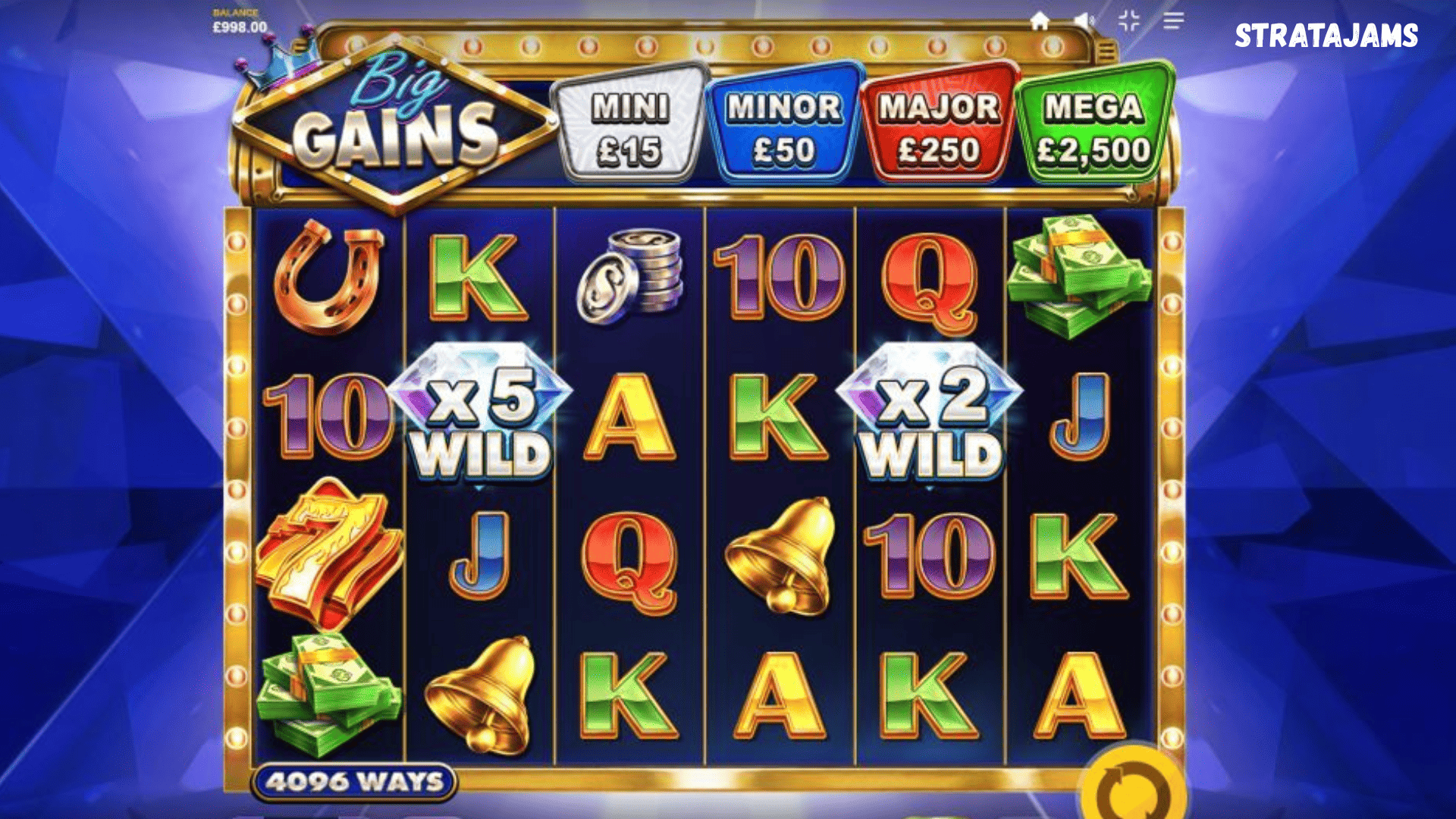This screenshot has width=1456, height=819.
Task: Go to the home screen icon
Action: tap(1040, 21)
